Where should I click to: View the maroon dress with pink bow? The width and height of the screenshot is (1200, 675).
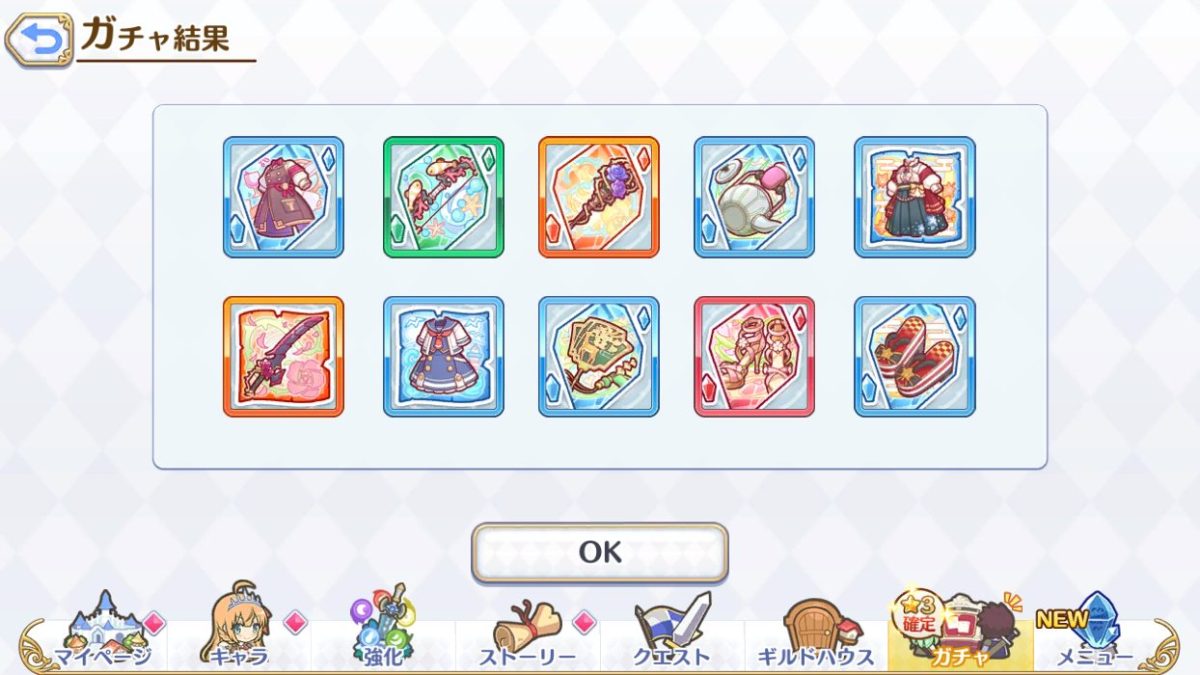pos(283,197)
